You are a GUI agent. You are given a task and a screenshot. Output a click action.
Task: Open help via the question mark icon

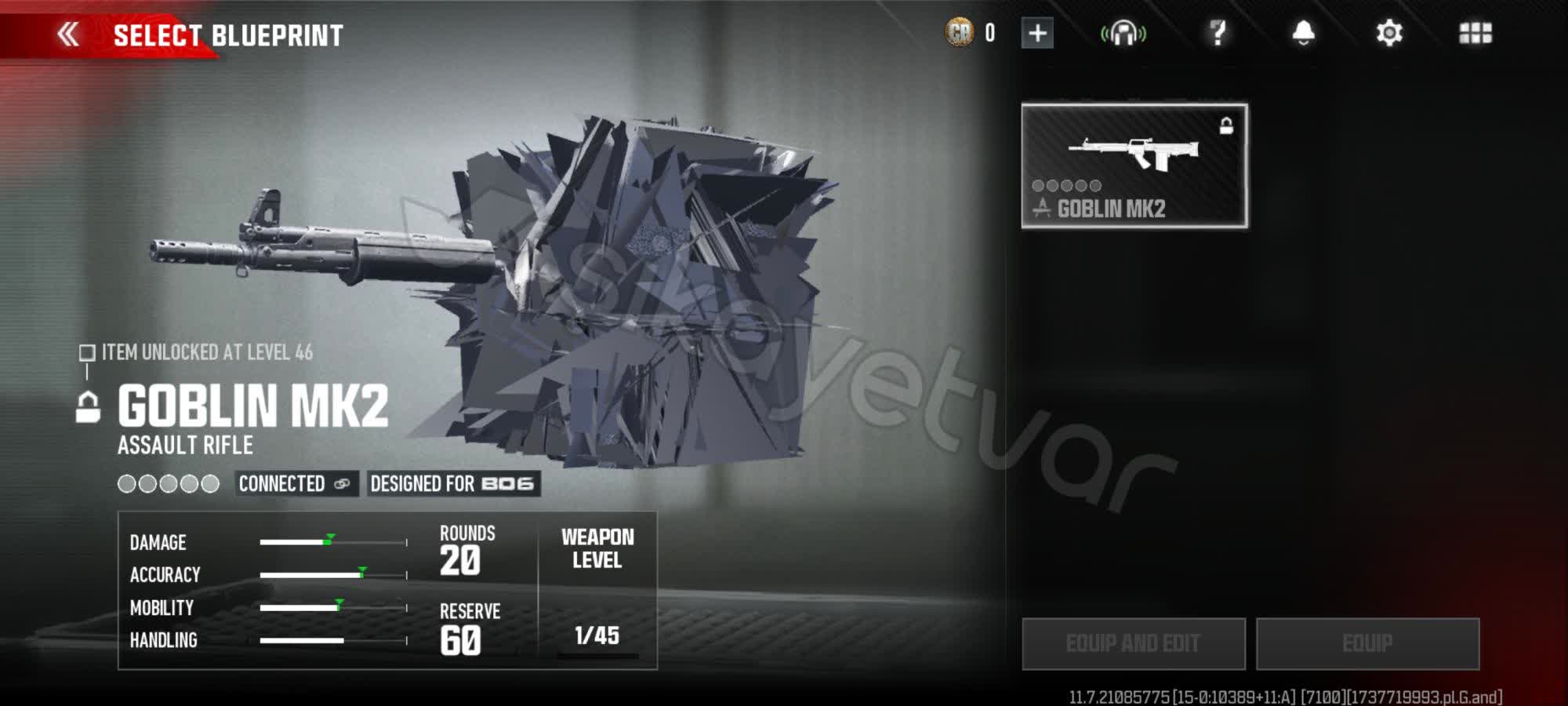point(1218,34)
